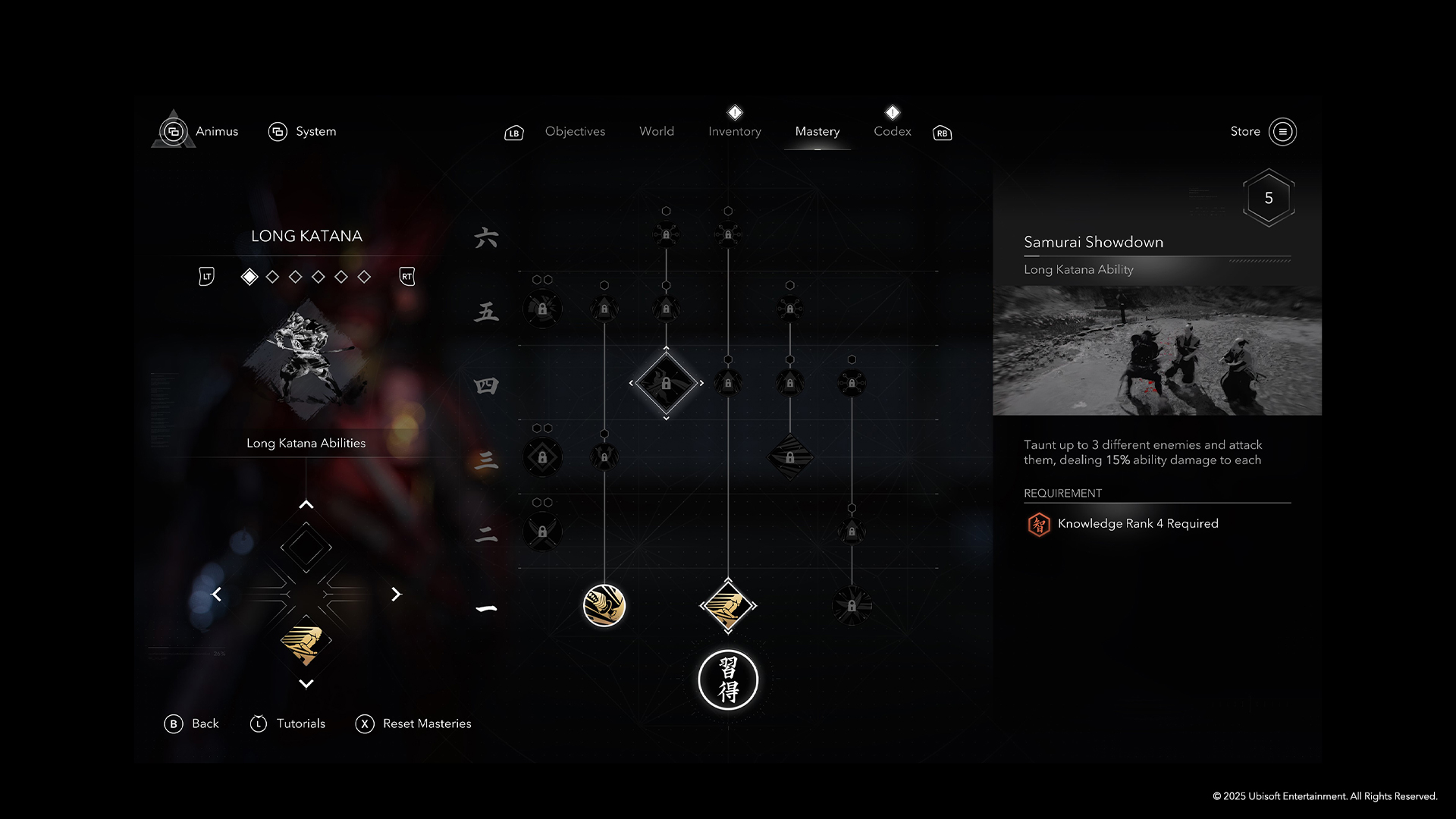Click the large locked diamond ability in row four
The width and height of the screenshot is (1456, 819).
coord(666,383)
